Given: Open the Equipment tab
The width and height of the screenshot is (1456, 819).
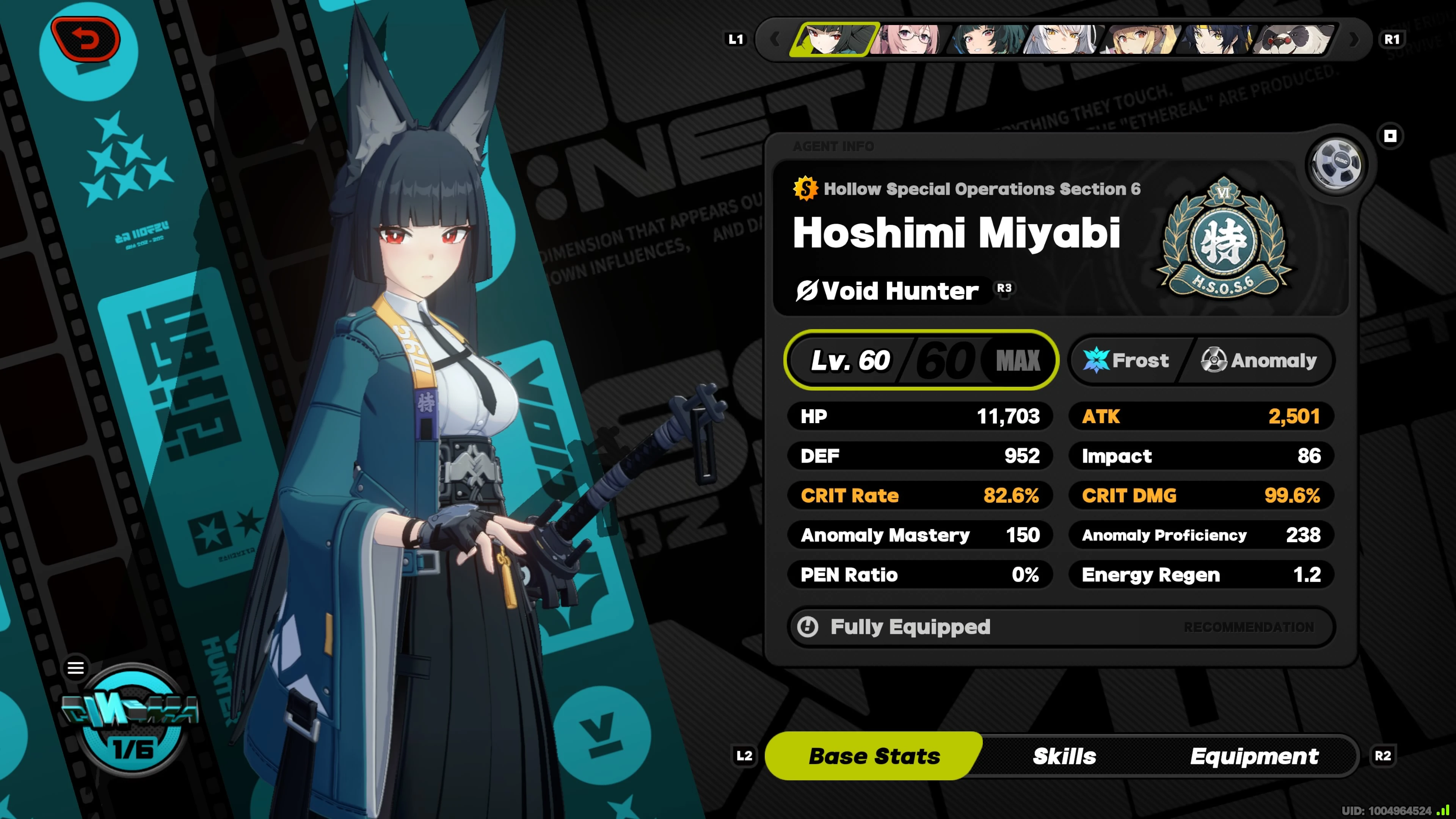Looking at the screenshot, I should [1254, 756].
